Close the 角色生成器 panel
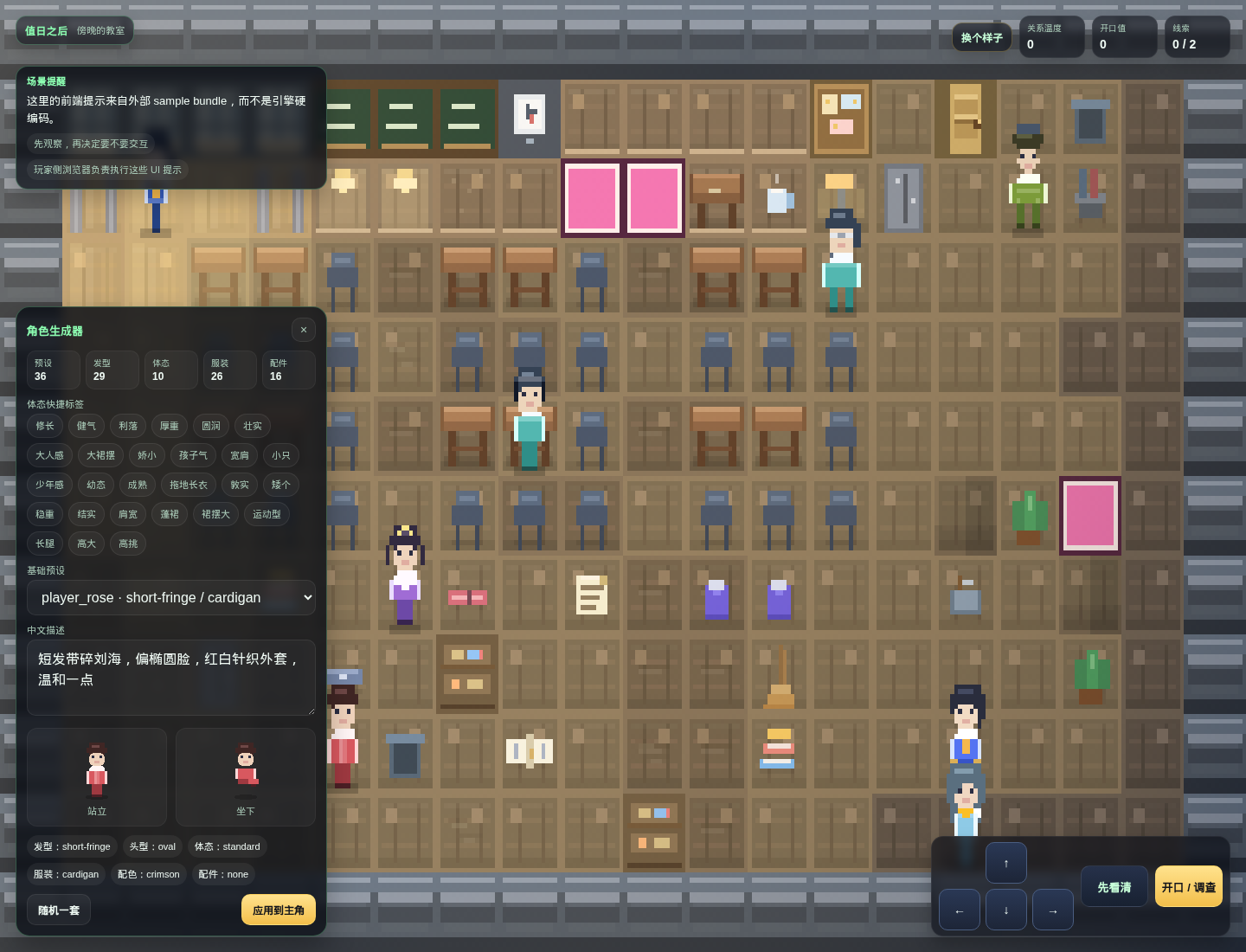The image size is (1246, 952). (304, 330)
